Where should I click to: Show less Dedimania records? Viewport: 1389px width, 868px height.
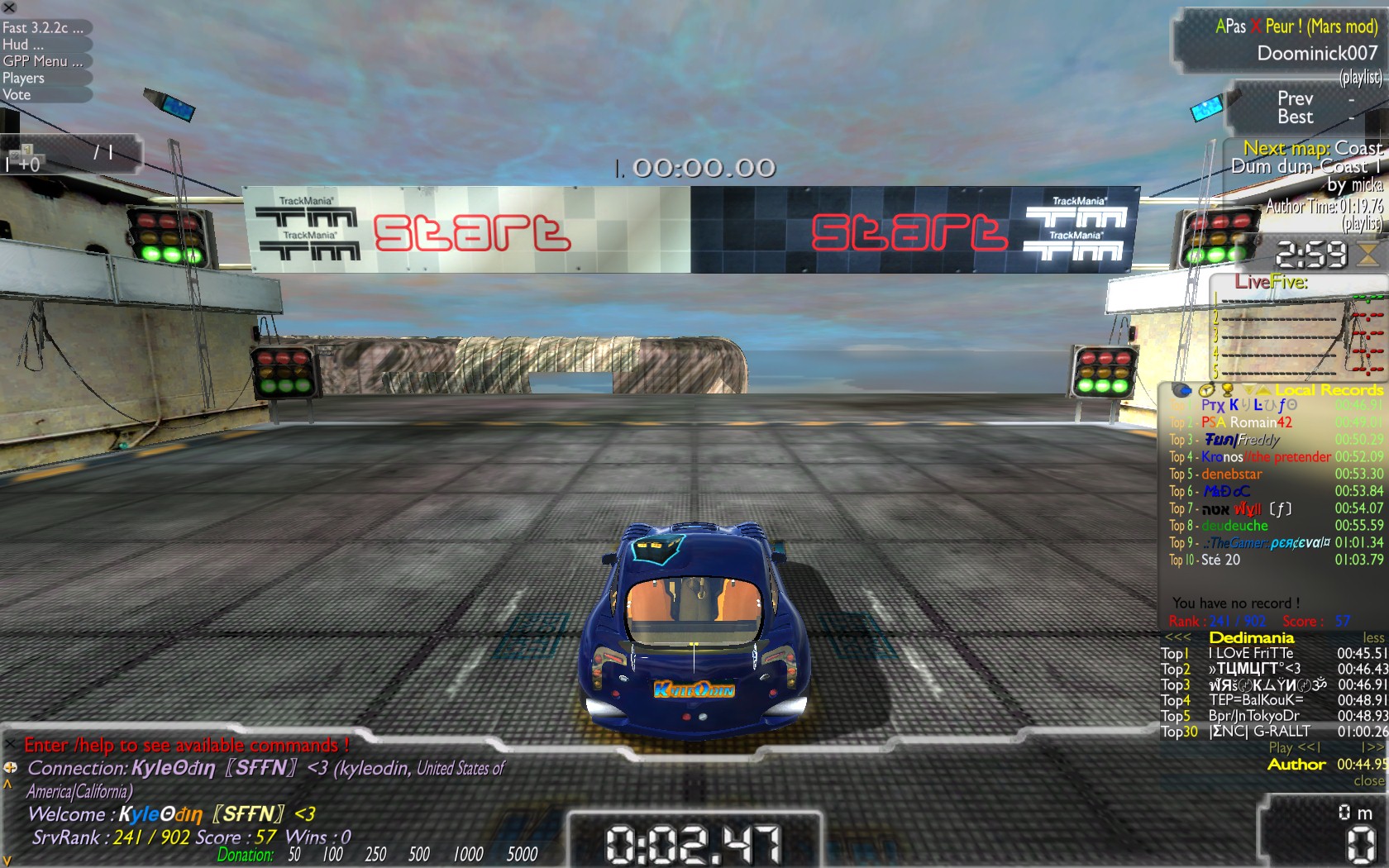(x=1373, y=638)
